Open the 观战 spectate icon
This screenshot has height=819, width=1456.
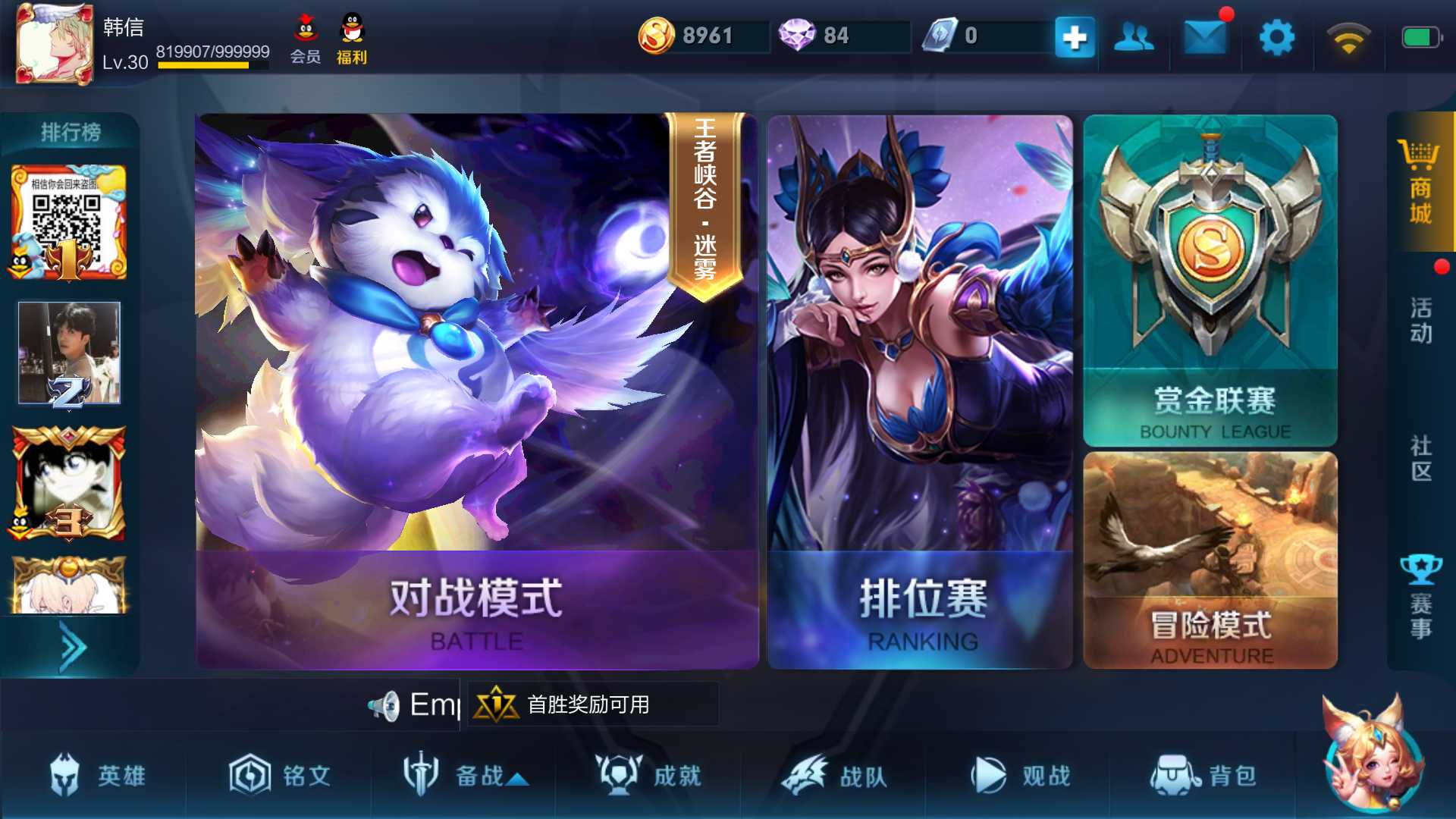coord(990,775)
